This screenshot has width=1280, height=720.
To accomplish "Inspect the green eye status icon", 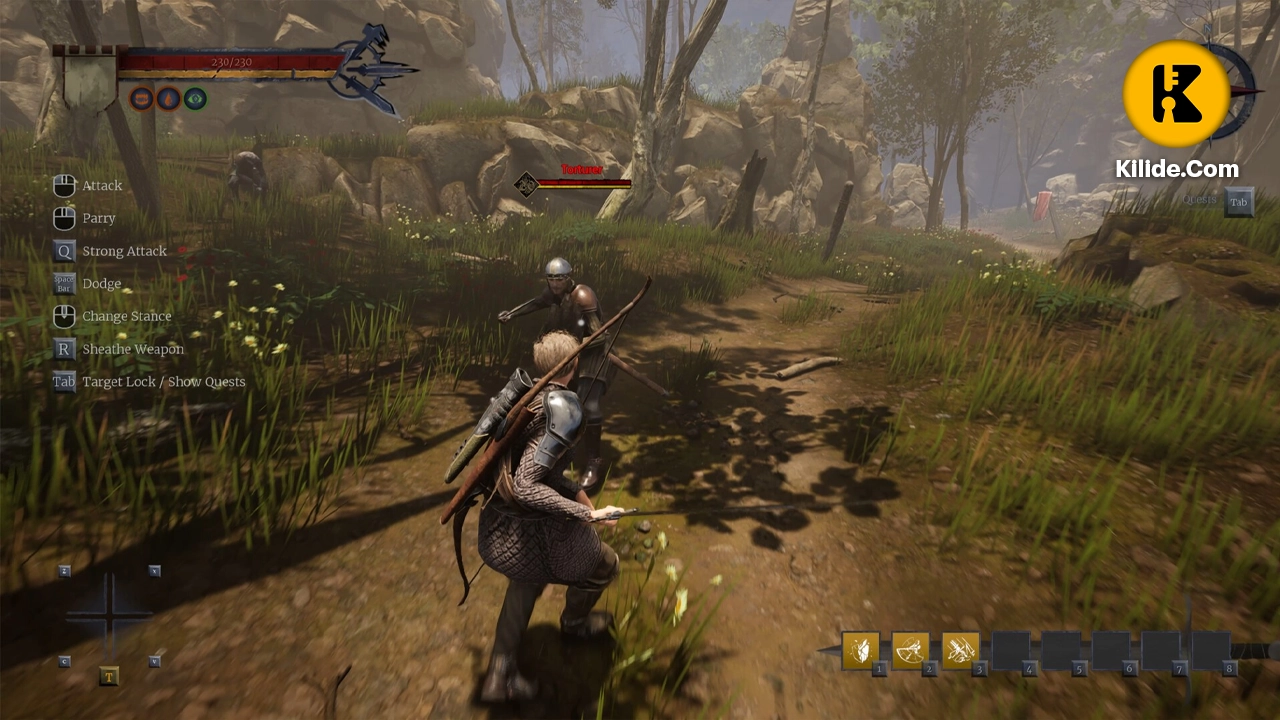I will [x=195, y=98].
